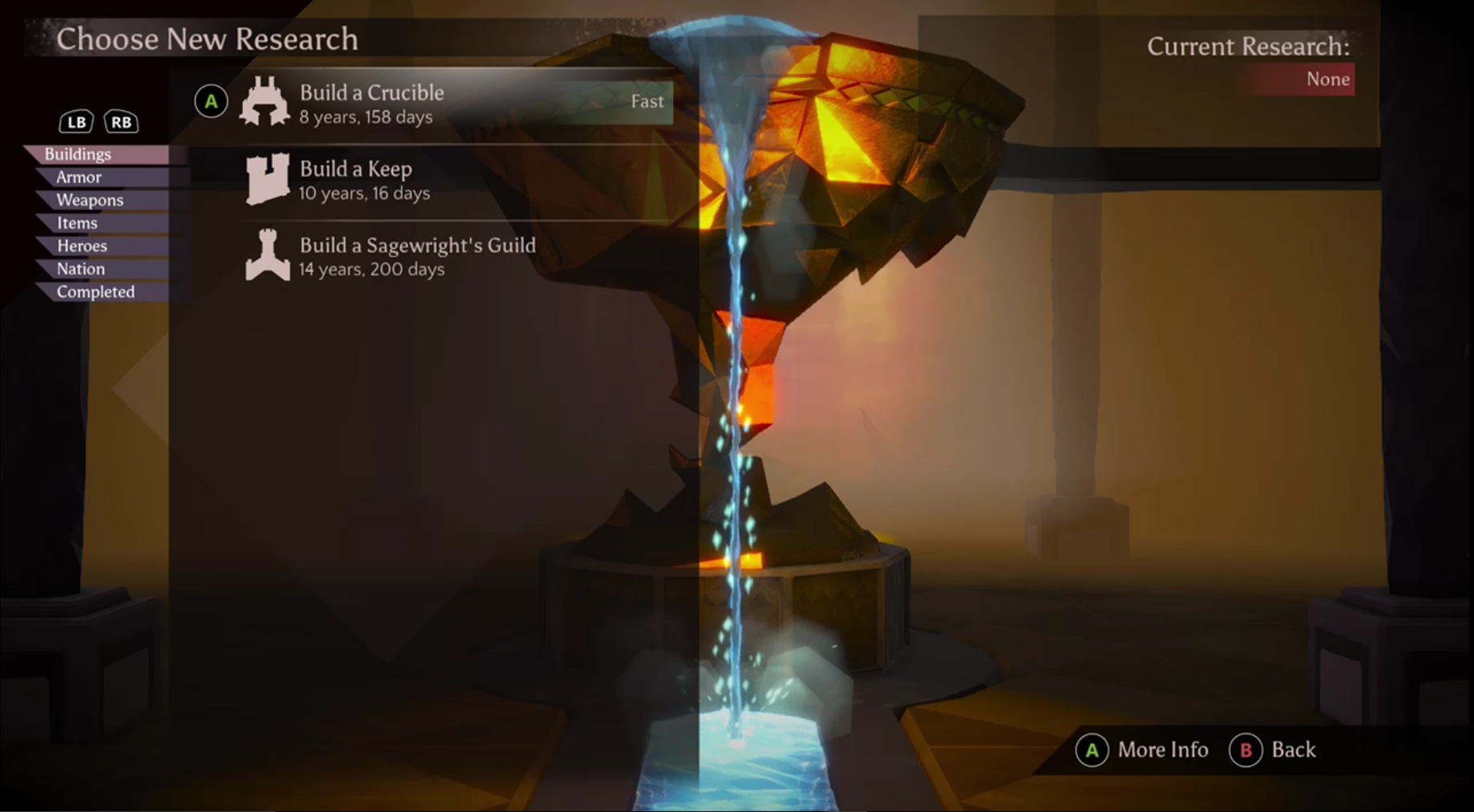Open the Heroes research category

[x=82, y=245]
